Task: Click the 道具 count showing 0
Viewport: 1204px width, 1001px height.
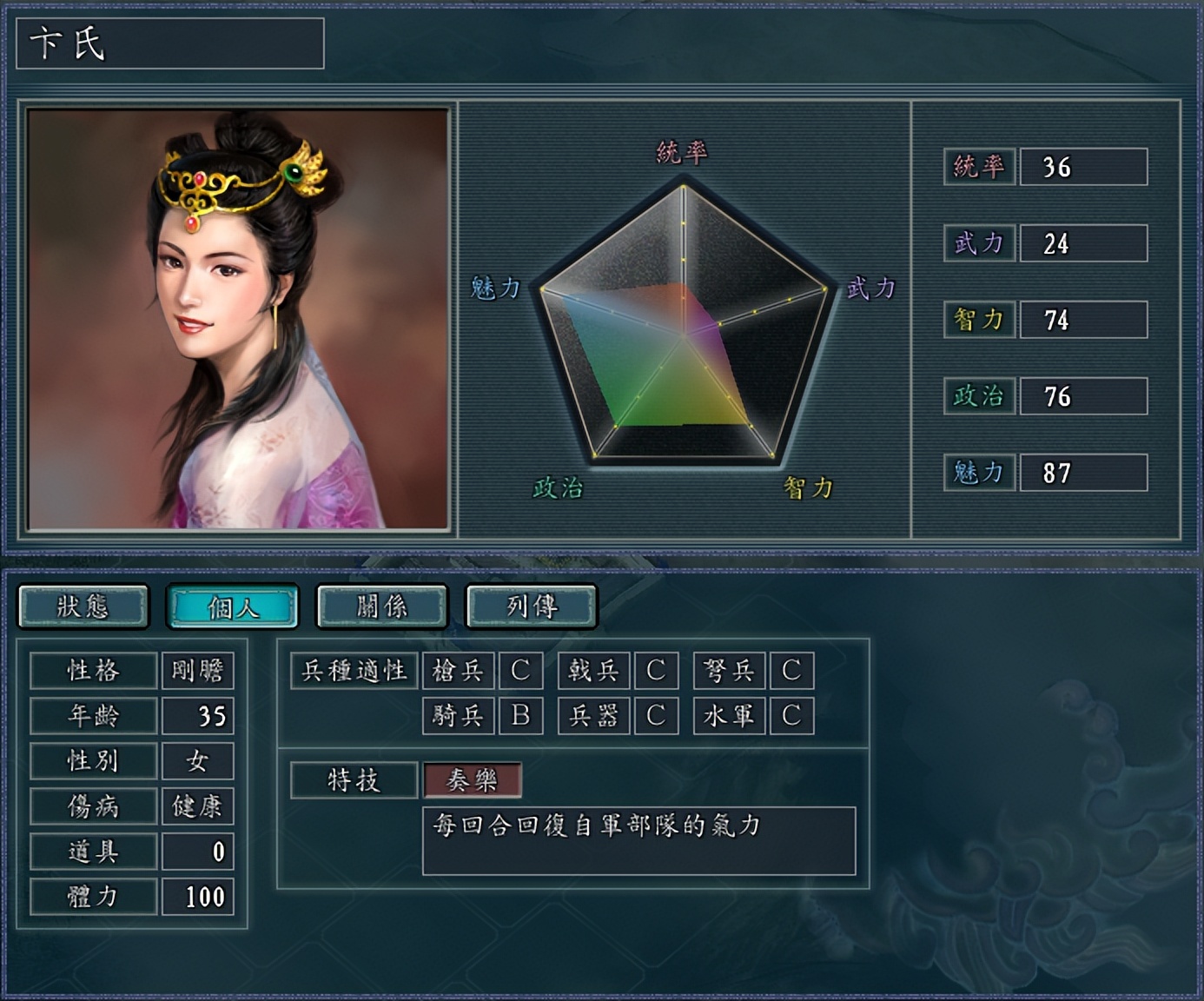Action: 200,851
